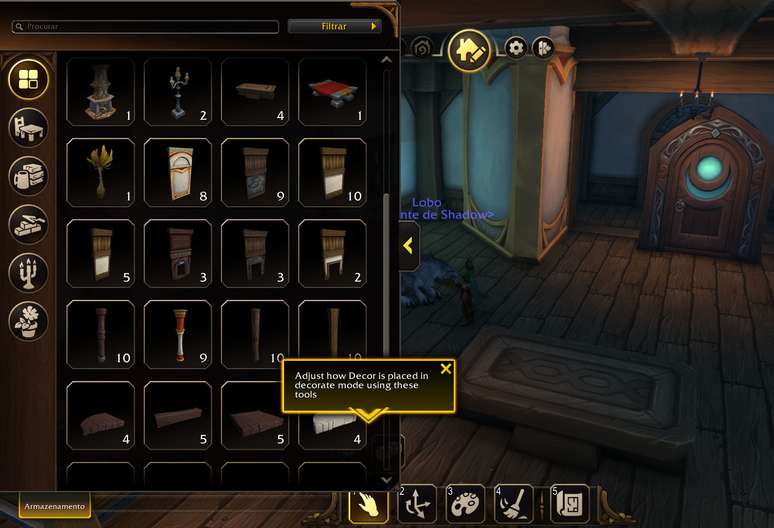The width and height of the screenshot is (774, 528).
Task: Click the Armazenamento storage tab
Action: coord(55,507)
